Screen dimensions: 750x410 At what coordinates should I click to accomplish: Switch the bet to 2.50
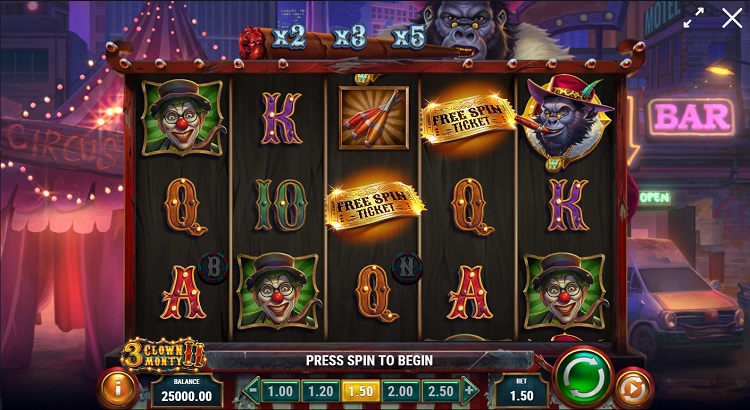(439, 391)
